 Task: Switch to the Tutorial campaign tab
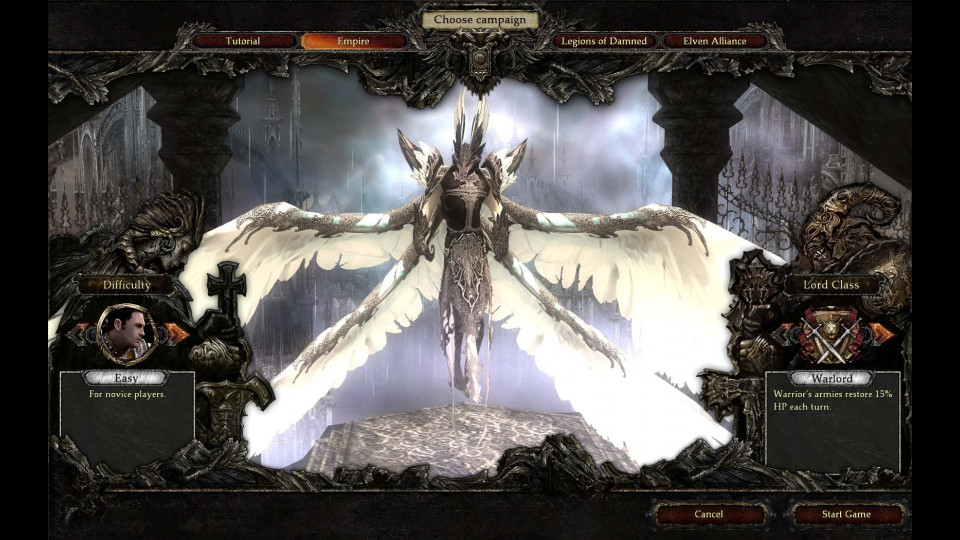click(x=243, y=41)
